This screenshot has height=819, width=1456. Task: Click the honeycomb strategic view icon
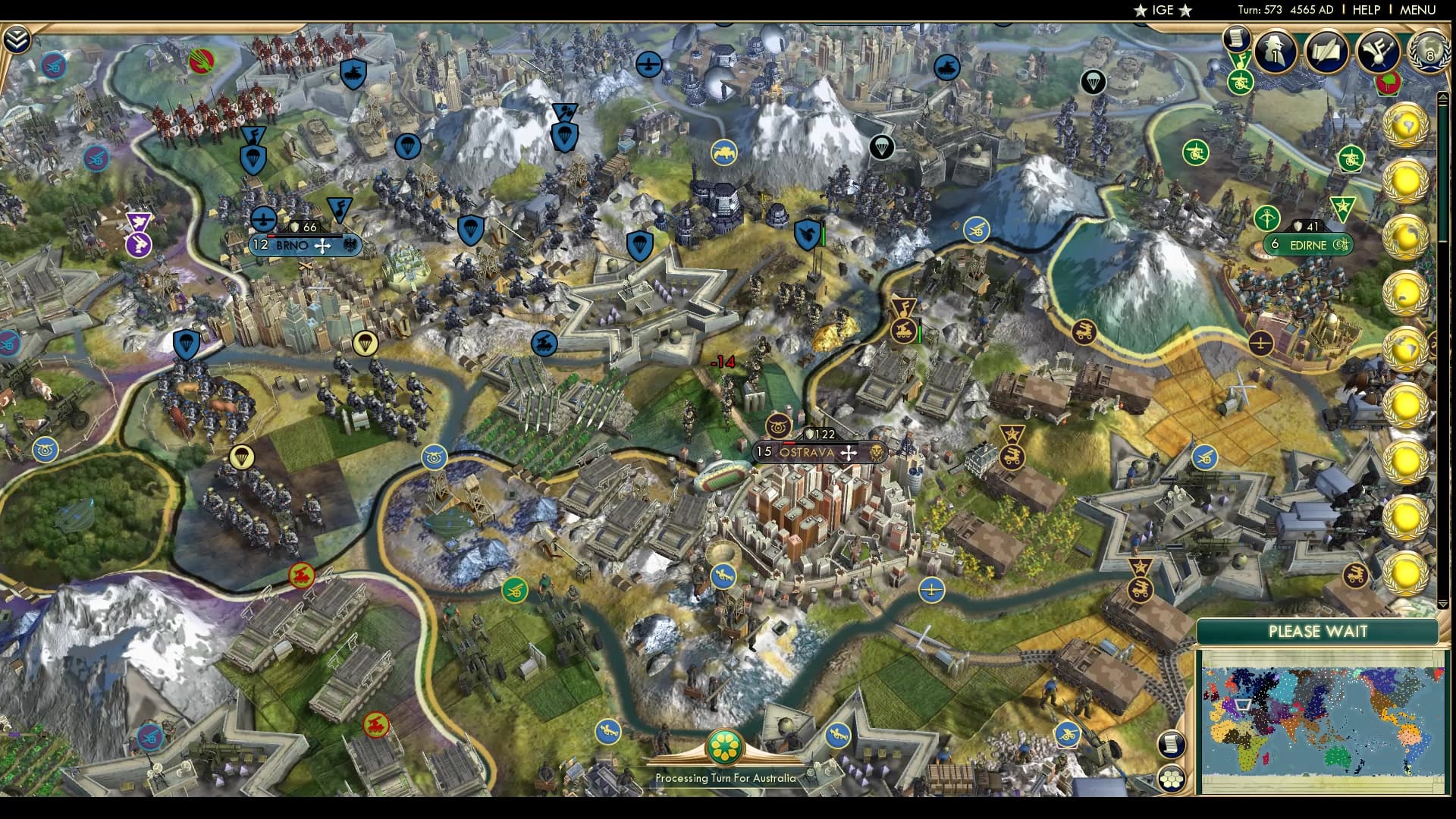point(1173,776)
